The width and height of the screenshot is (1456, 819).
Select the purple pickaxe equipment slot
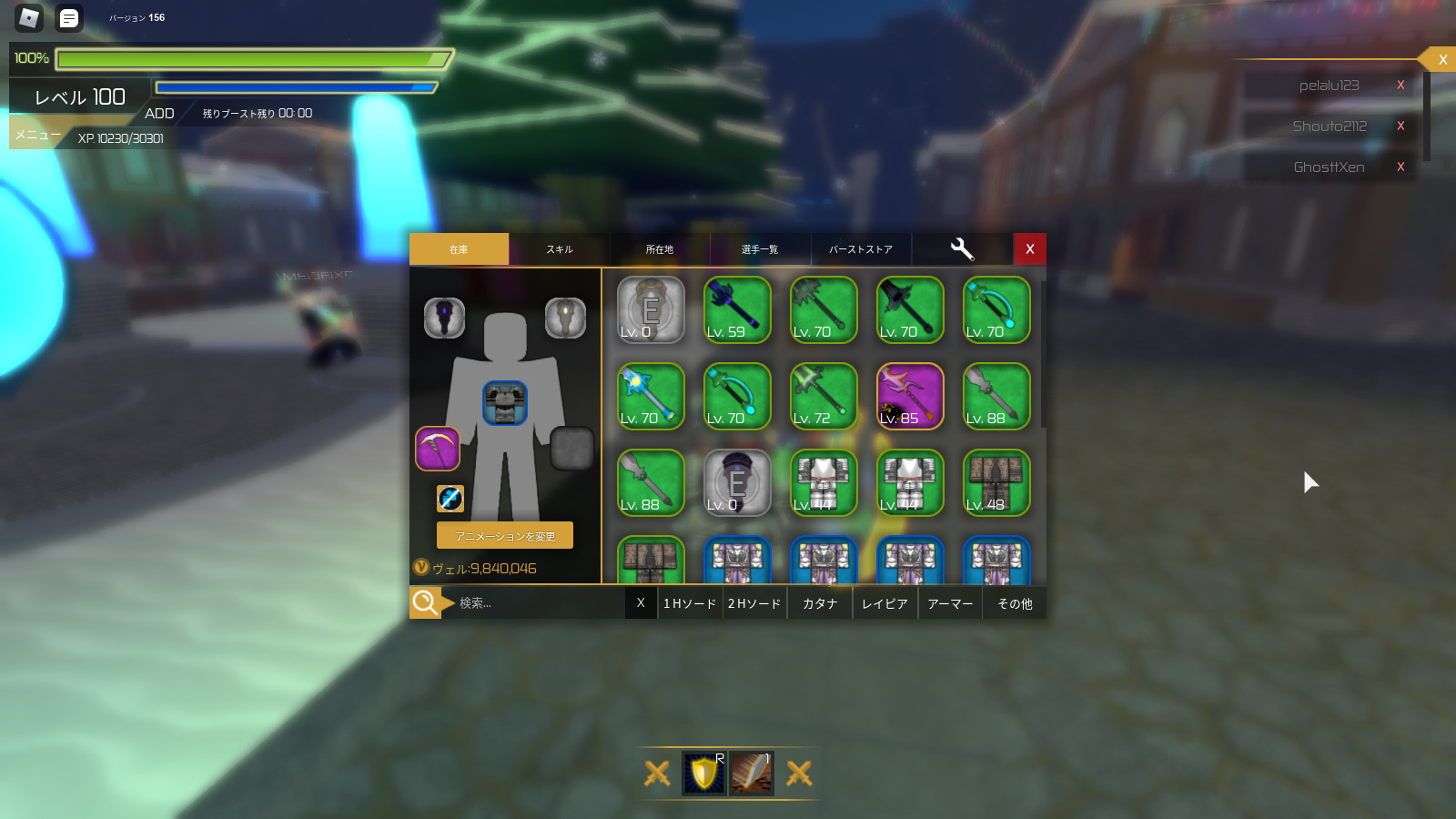point(439,448)
